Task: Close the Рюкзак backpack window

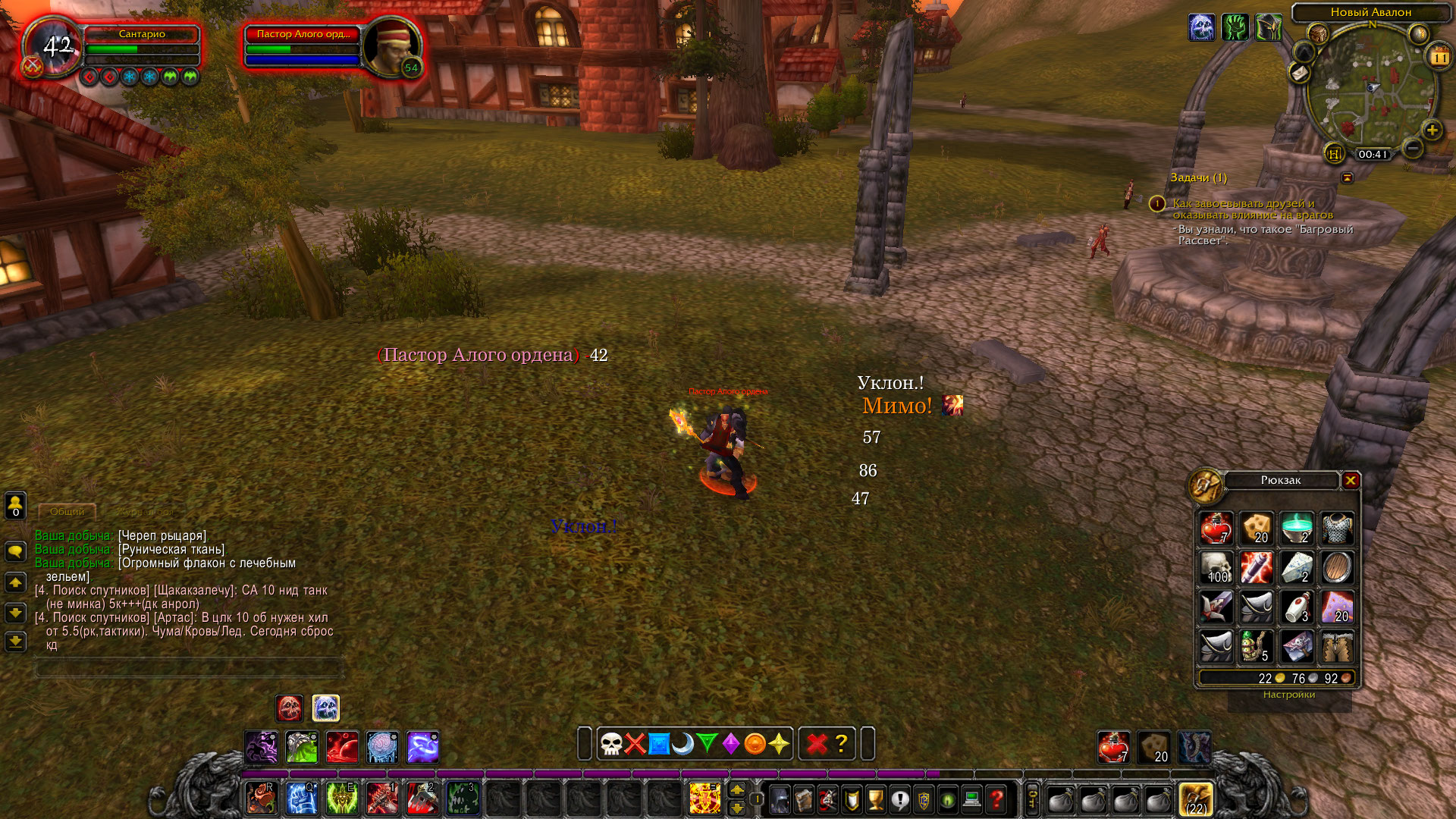Action: 1351,481
